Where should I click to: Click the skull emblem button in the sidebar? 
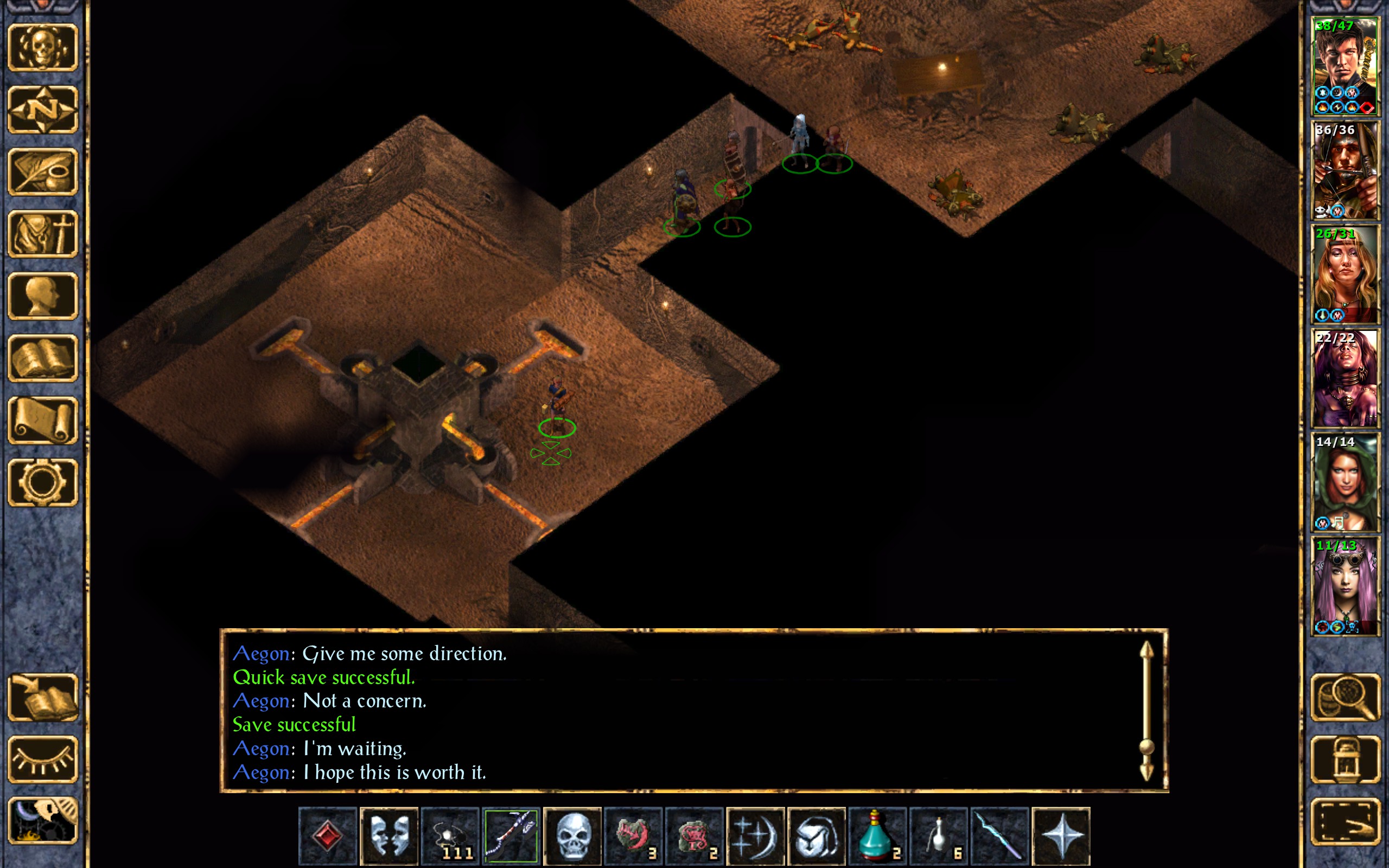[x=42, y=48]
